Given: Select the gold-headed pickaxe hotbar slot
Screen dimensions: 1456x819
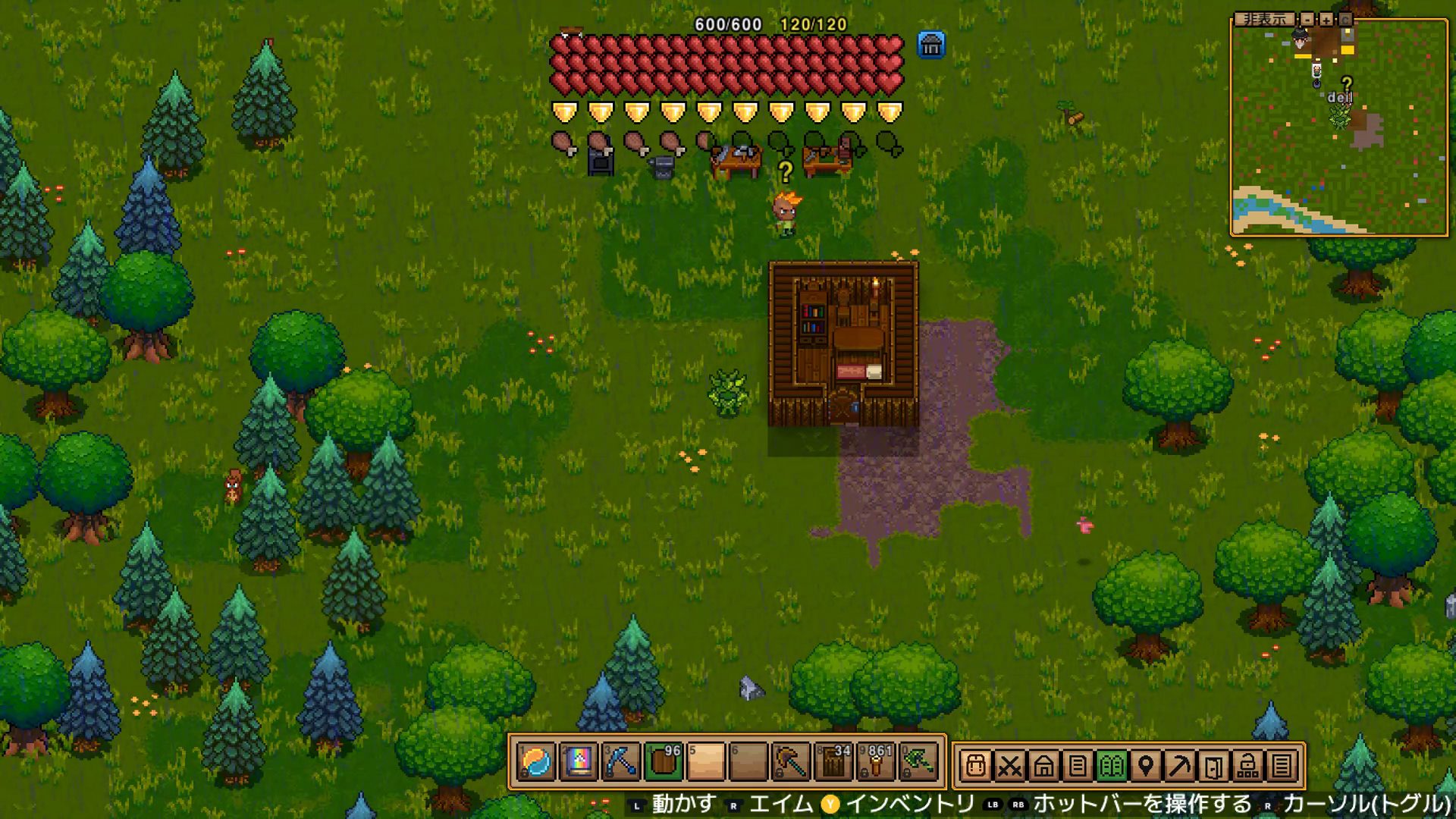Looking at the screenshot, I should (x=791, y=762).
